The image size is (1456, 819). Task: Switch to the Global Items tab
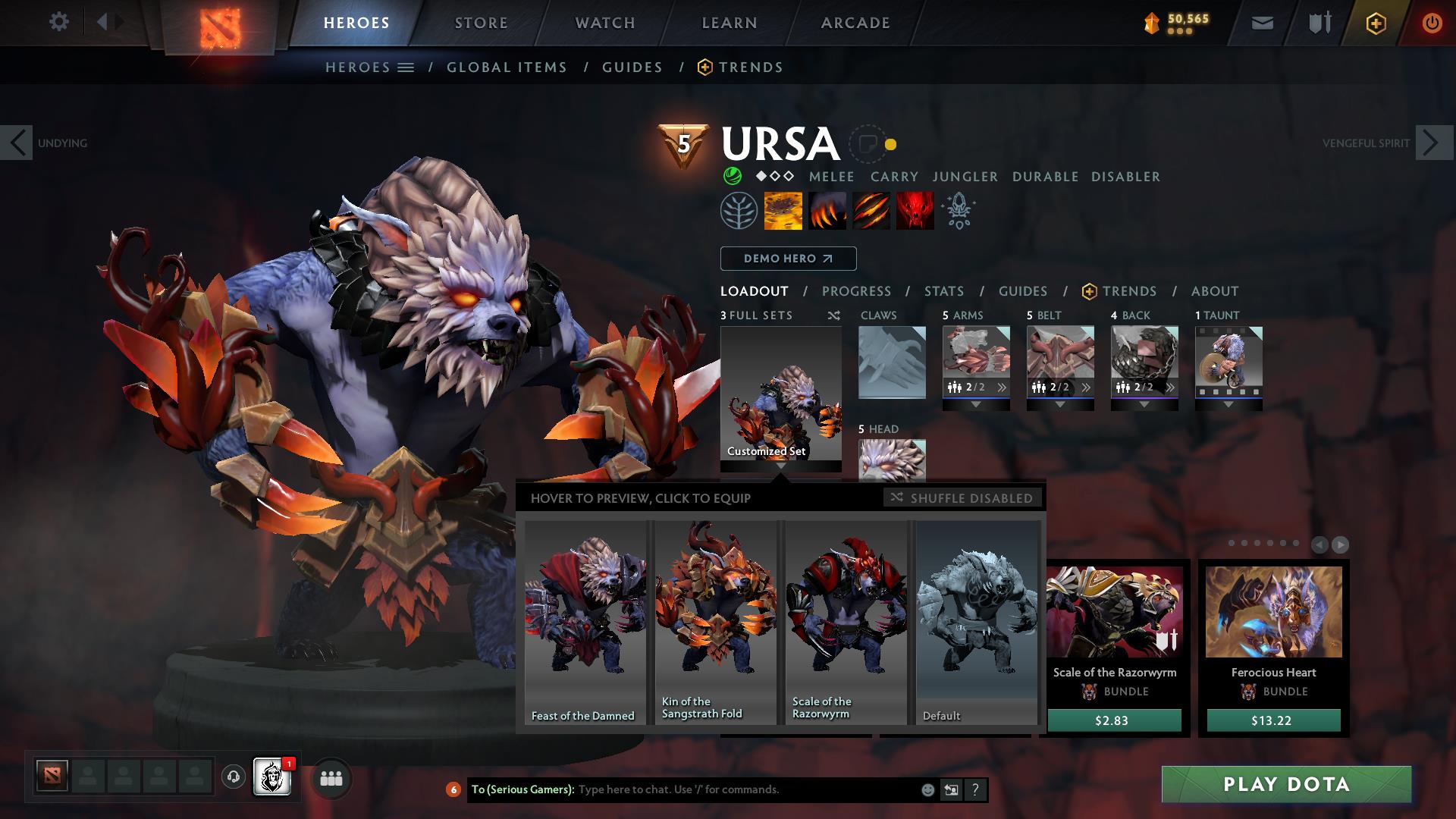coord(507,67)
